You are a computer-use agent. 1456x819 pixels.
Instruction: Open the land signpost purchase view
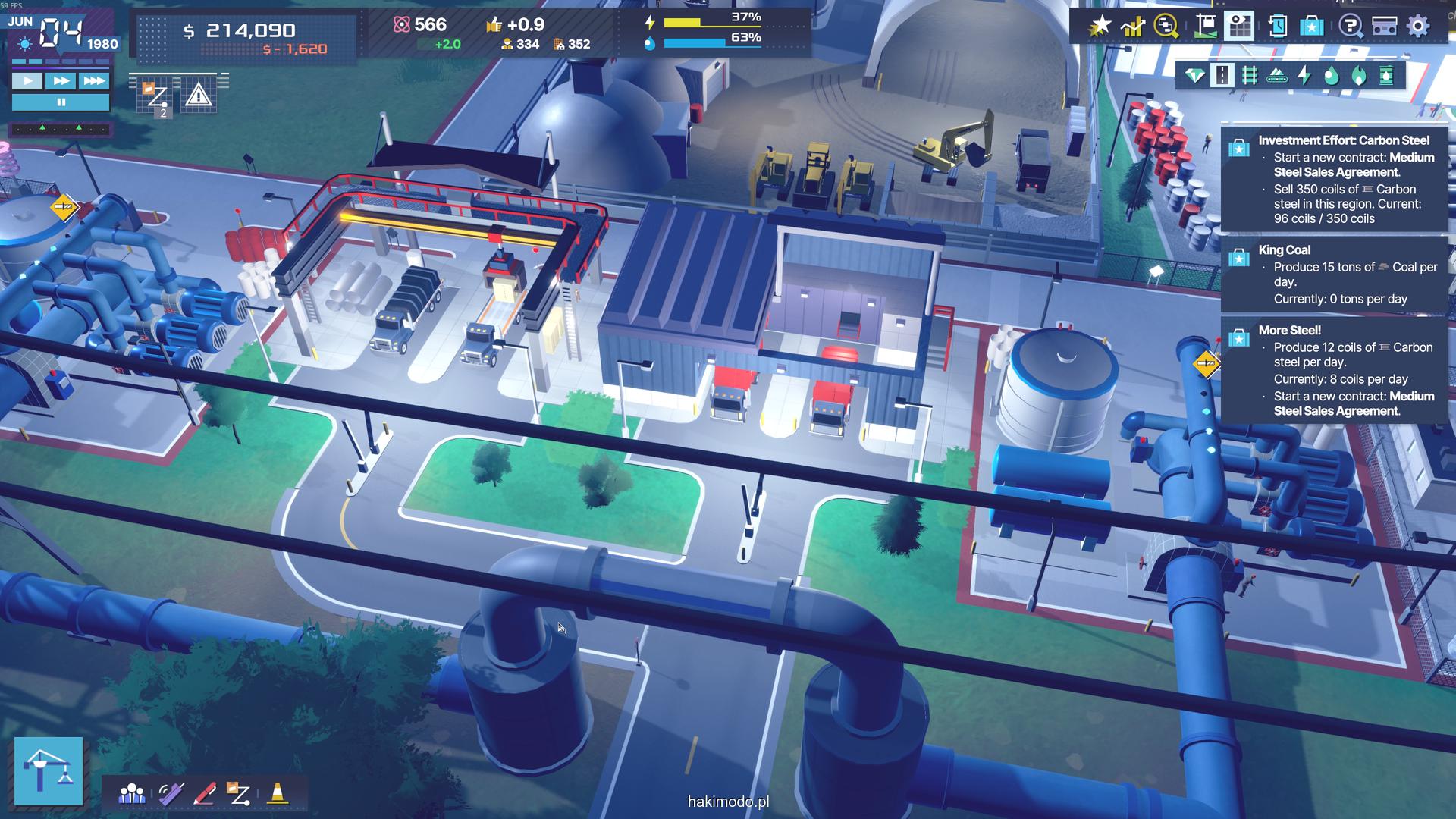[x=1204, y=27]
